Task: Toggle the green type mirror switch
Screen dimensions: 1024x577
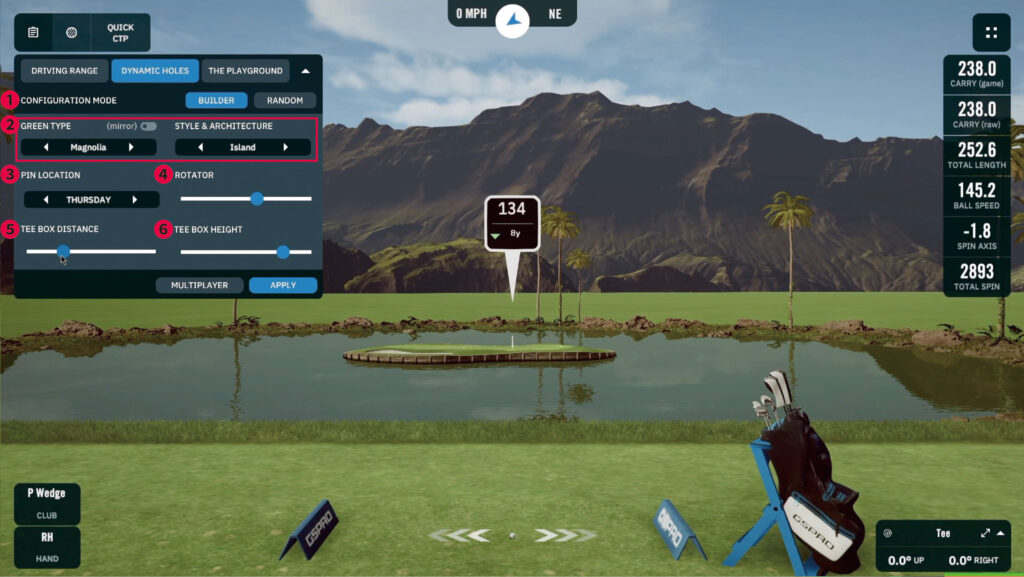Action: (148, 127)
